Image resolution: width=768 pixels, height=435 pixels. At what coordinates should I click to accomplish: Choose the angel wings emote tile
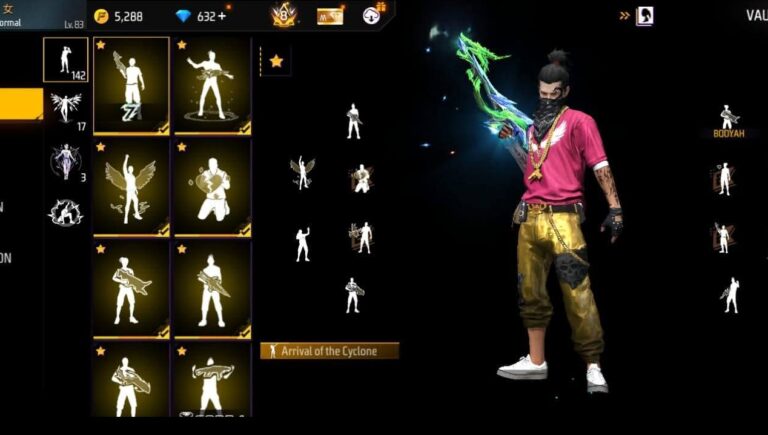click(131, 187)
